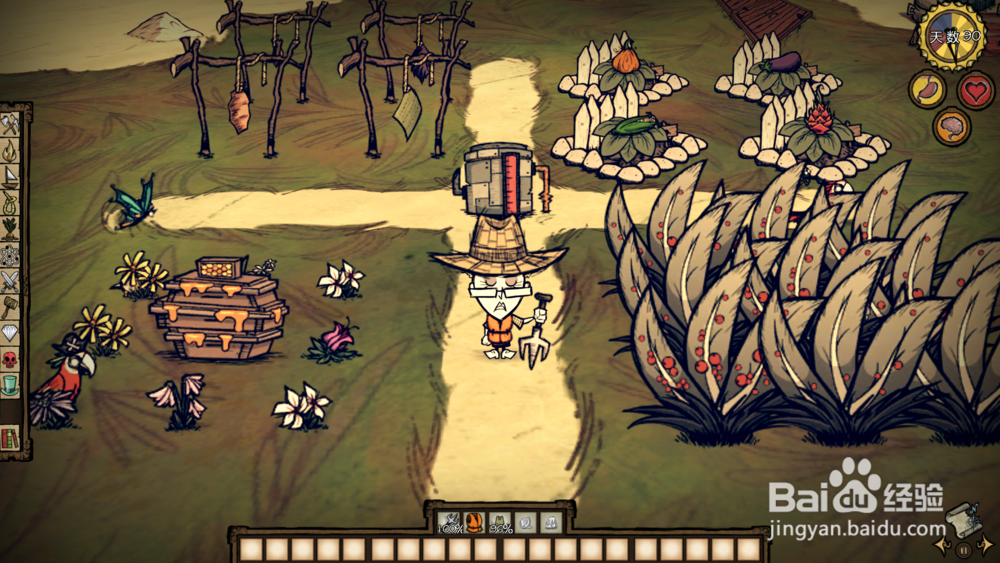Switch to the Dress top hat tab

tap(11, 385)
